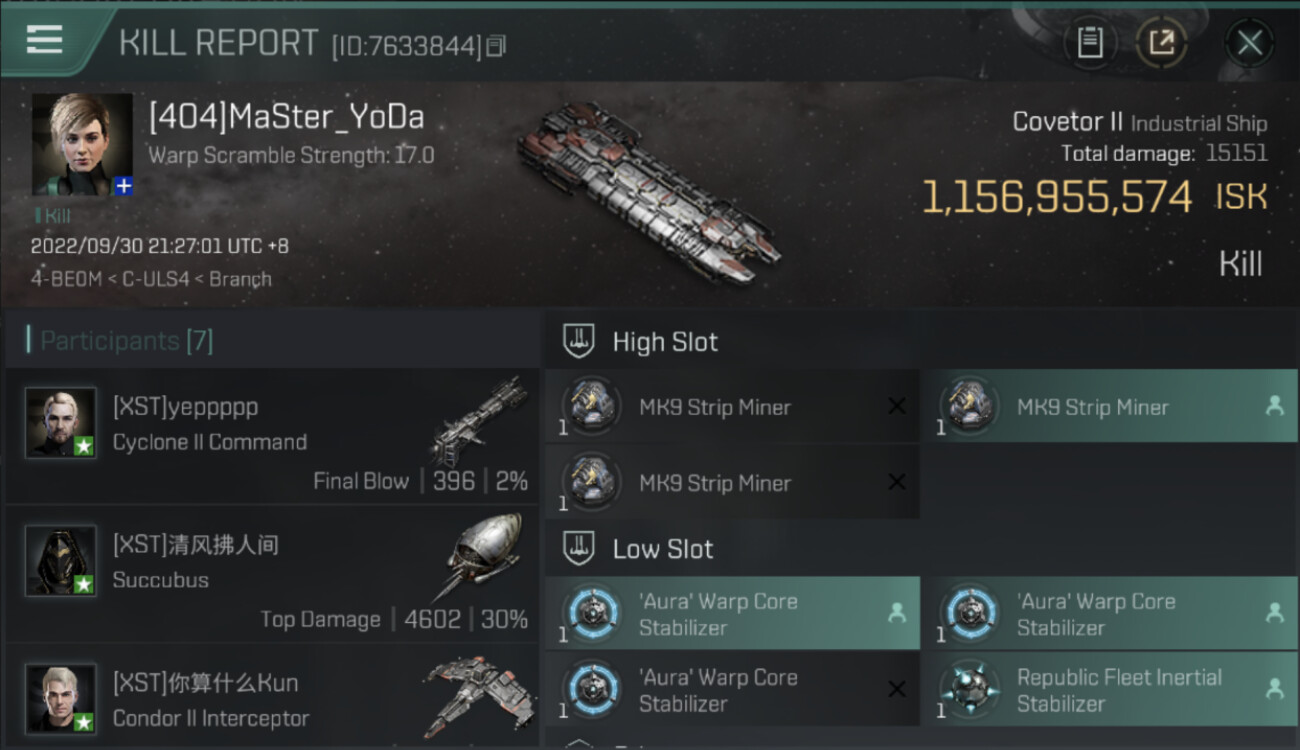
Task: Click the clipboard report icon
Action: pyautogui.click(x=1089, y=43)
